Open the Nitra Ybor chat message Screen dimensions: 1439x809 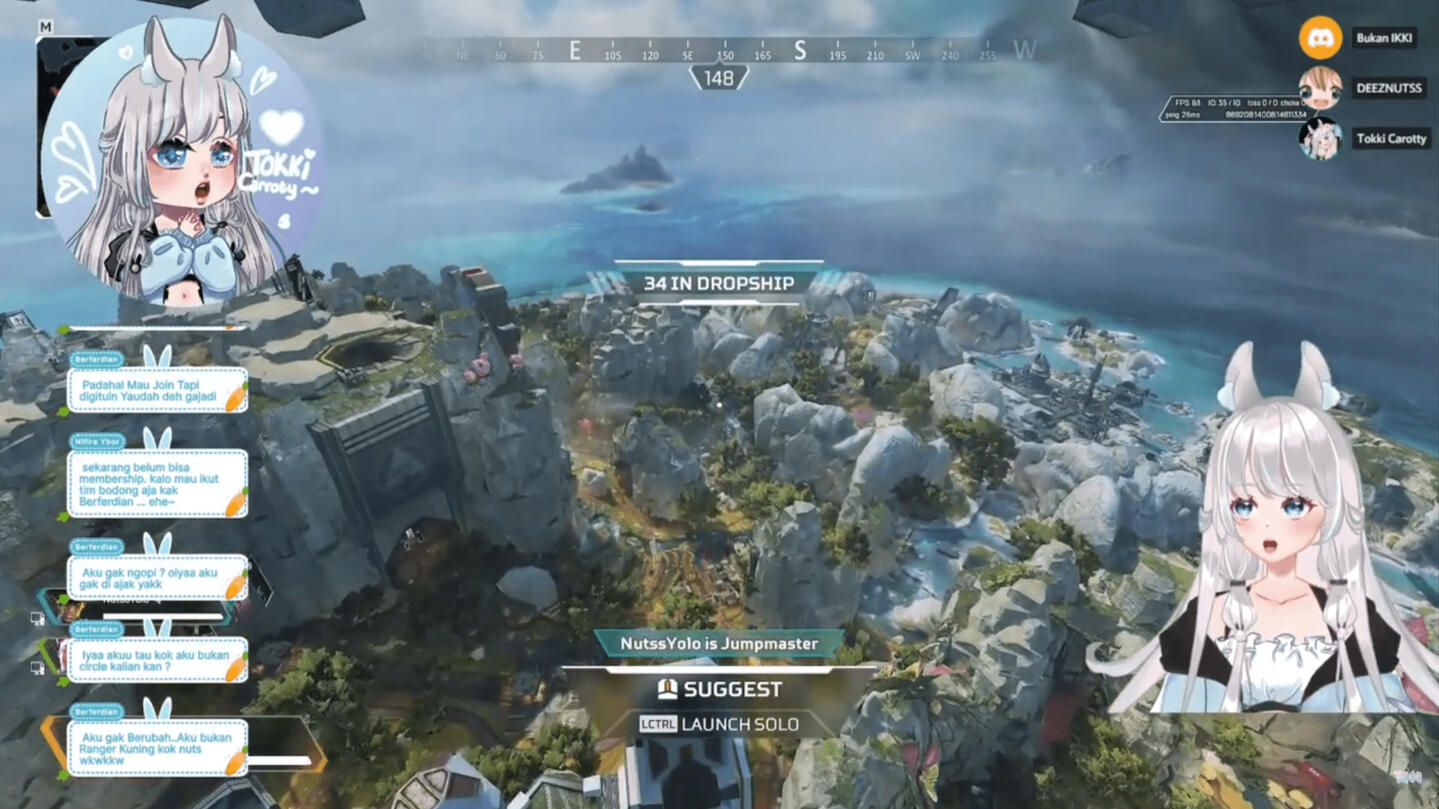[x=157, y=482]
